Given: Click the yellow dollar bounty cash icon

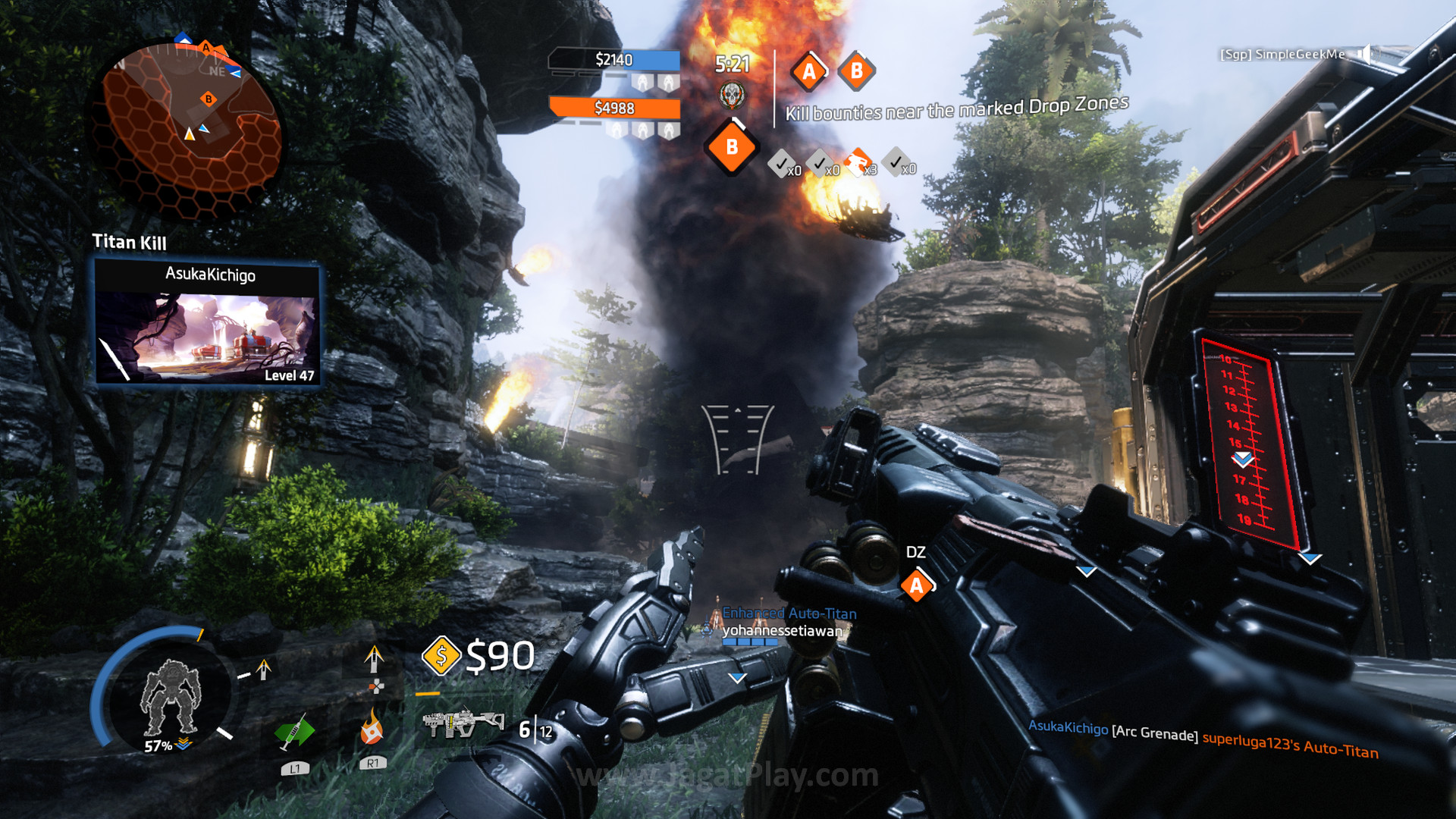Looking at the screenshot, I should click(x=441, y=655).
